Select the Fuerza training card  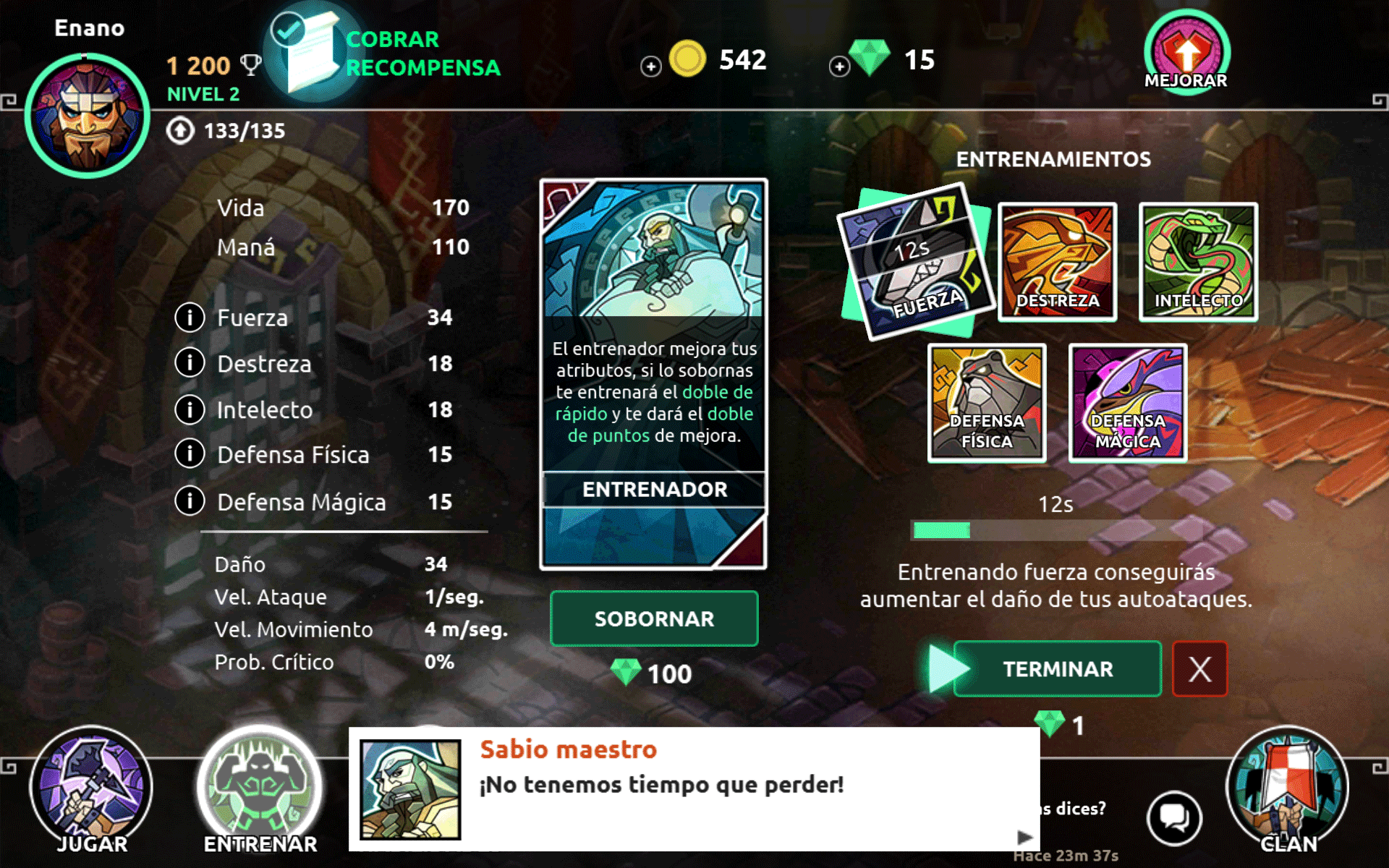tap(915, 262)
